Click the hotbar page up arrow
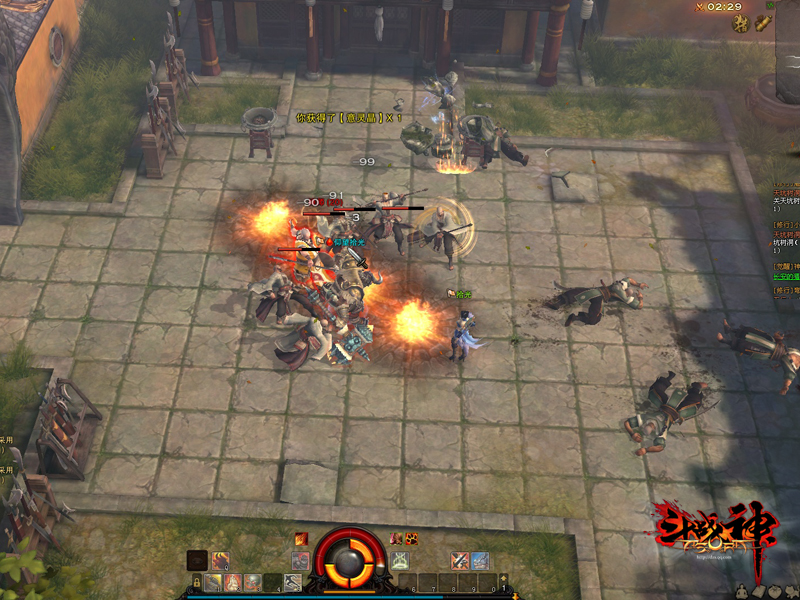 point(504,577)
